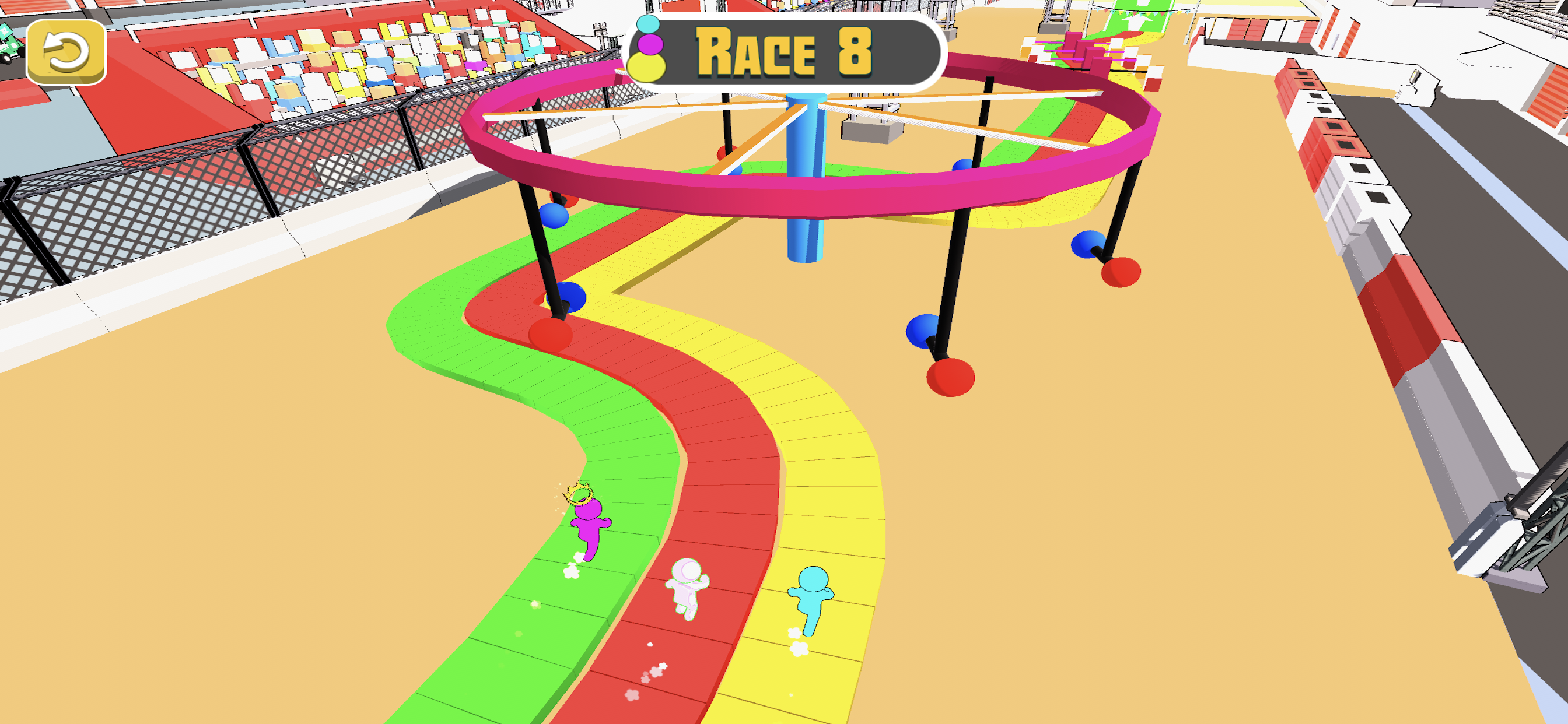Open the Race 8 title banner
1568x724 pixels.
pos(784,52)
